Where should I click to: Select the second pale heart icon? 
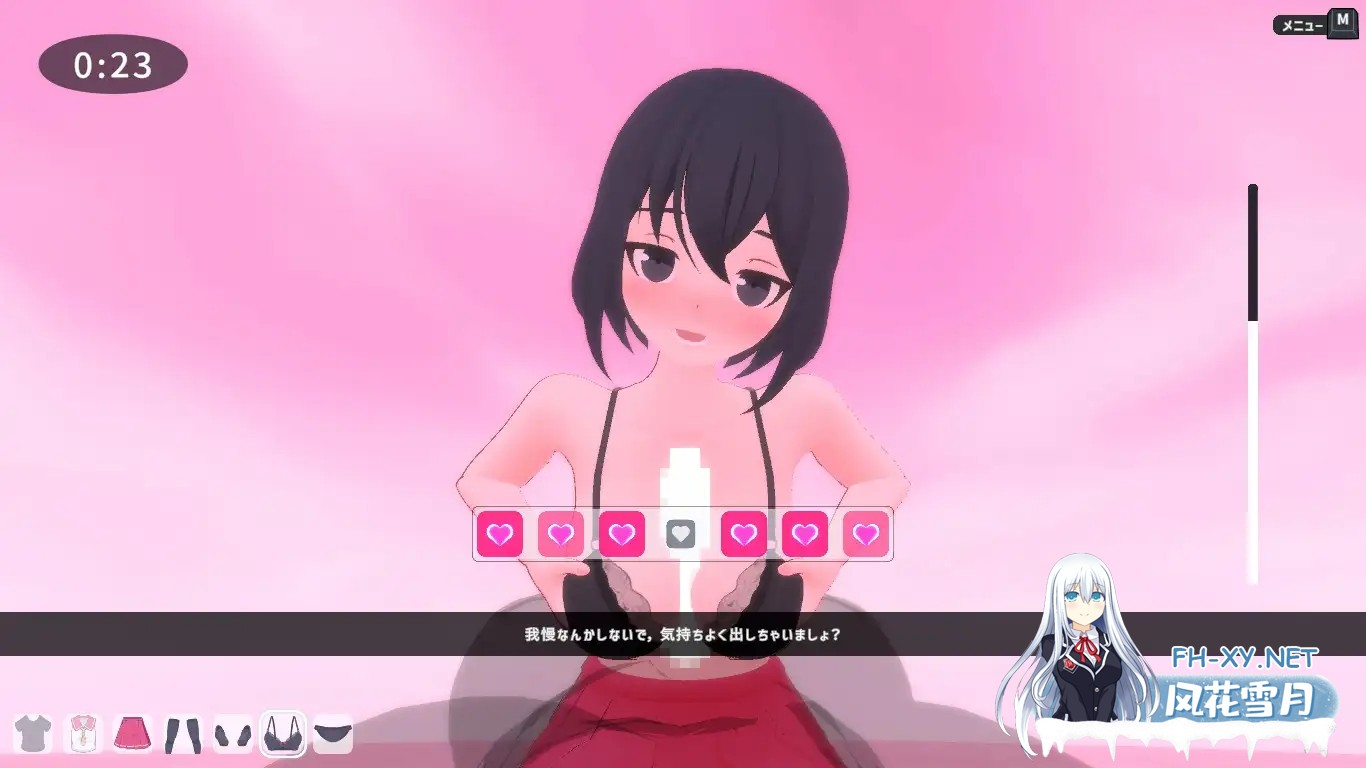[561, 534]
